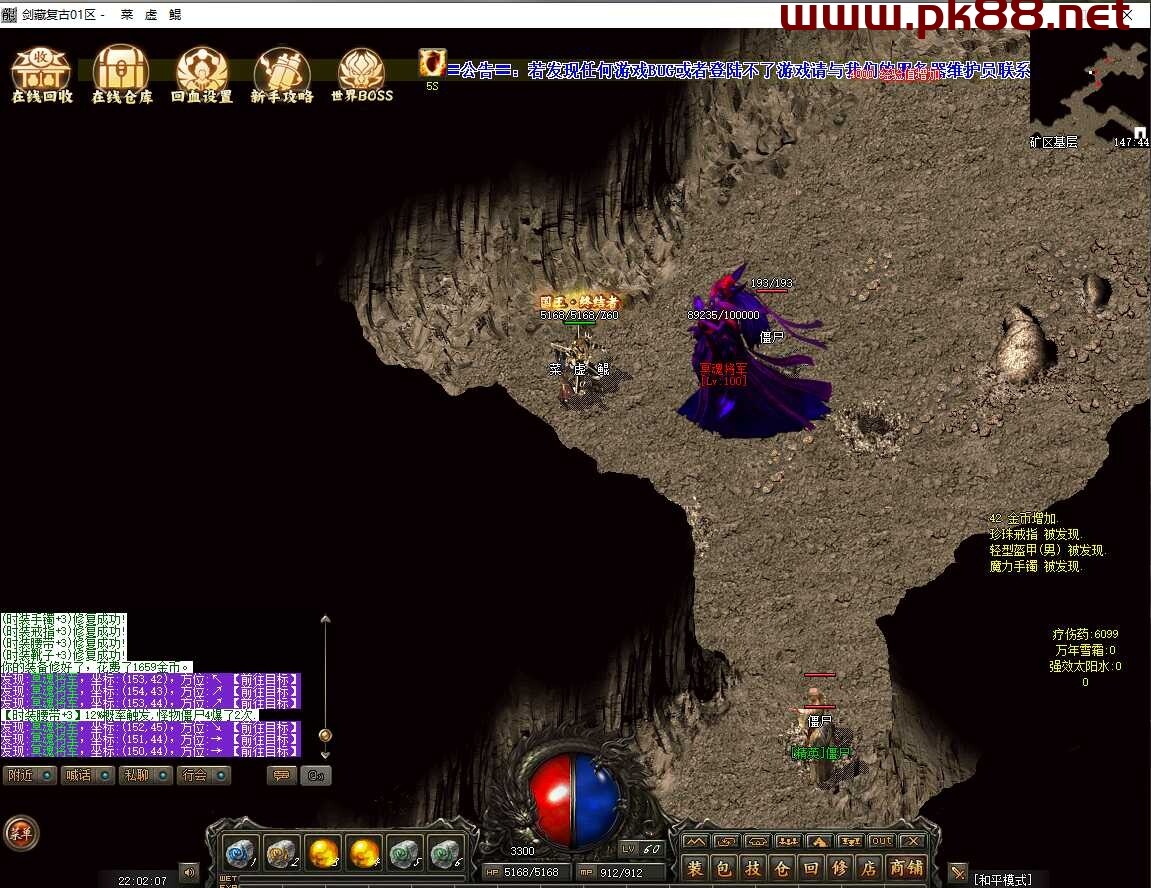Image resolution: width=1151 pixels, height=888 pixels.
Task: Open 回血设置 healing settings
Action: click(202, 73)
